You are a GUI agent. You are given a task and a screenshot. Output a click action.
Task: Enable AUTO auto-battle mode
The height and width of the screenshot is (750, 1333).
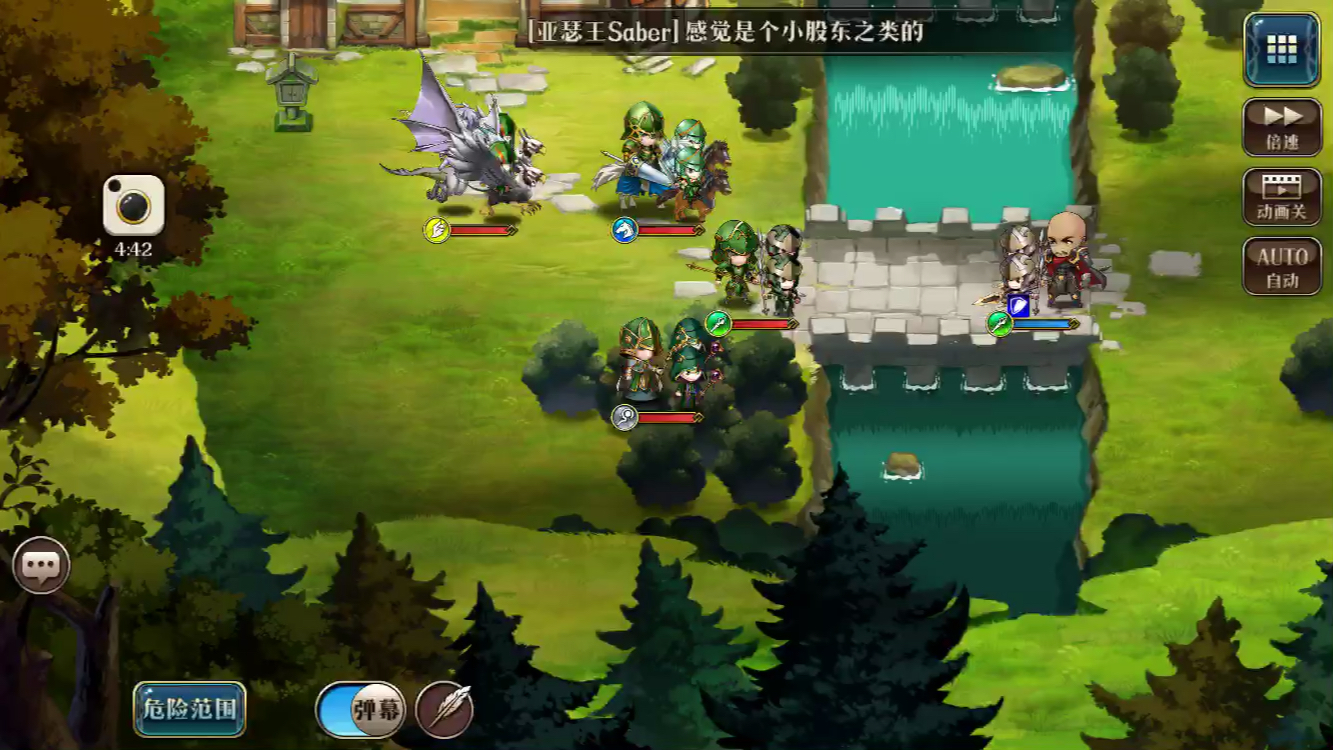(x=1281, y=265)
